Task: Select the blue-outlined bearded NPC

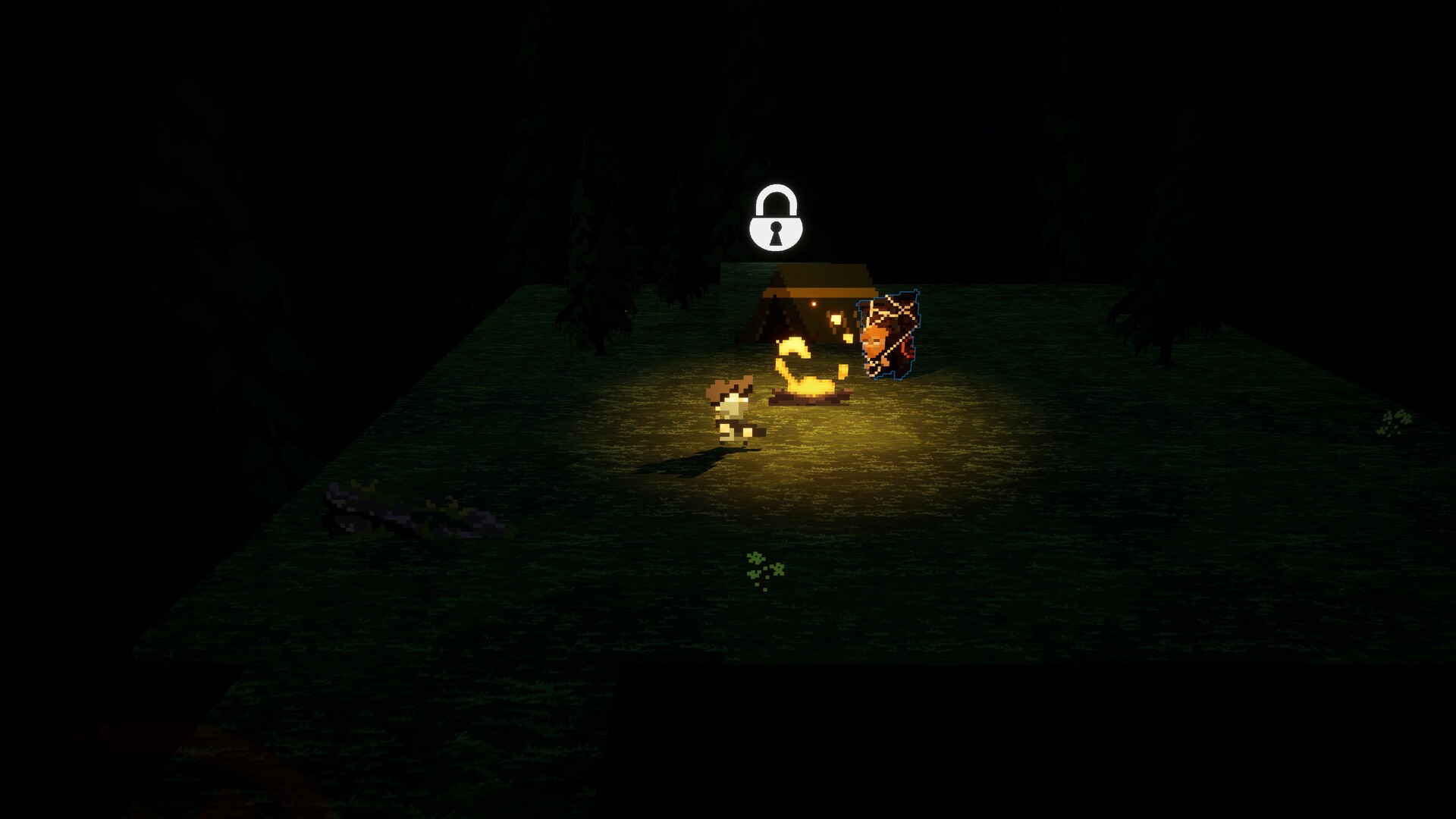Action: (x=886, y=335)
